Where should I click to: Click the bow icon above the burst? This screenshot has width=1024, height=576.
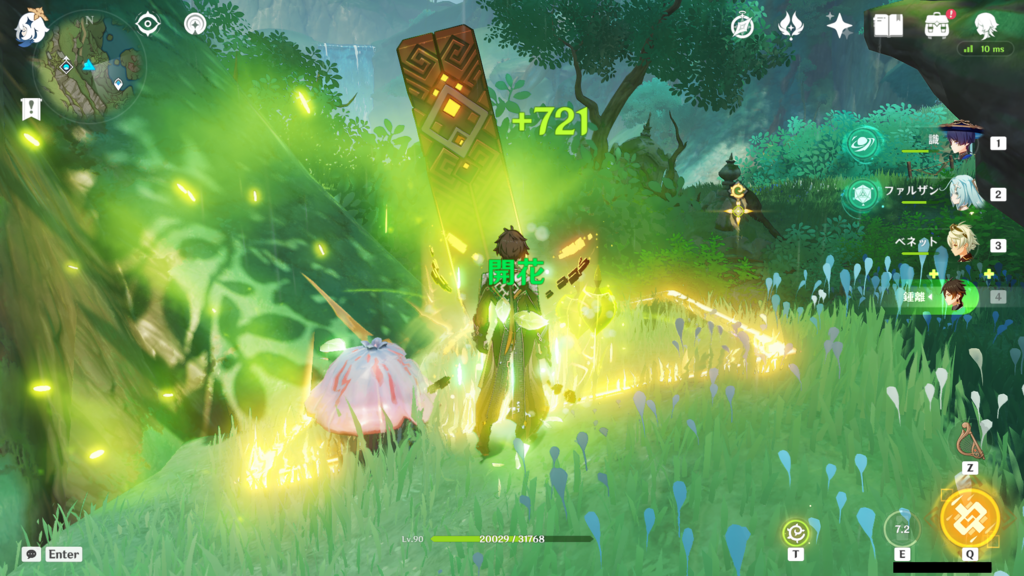click(969, 440)
